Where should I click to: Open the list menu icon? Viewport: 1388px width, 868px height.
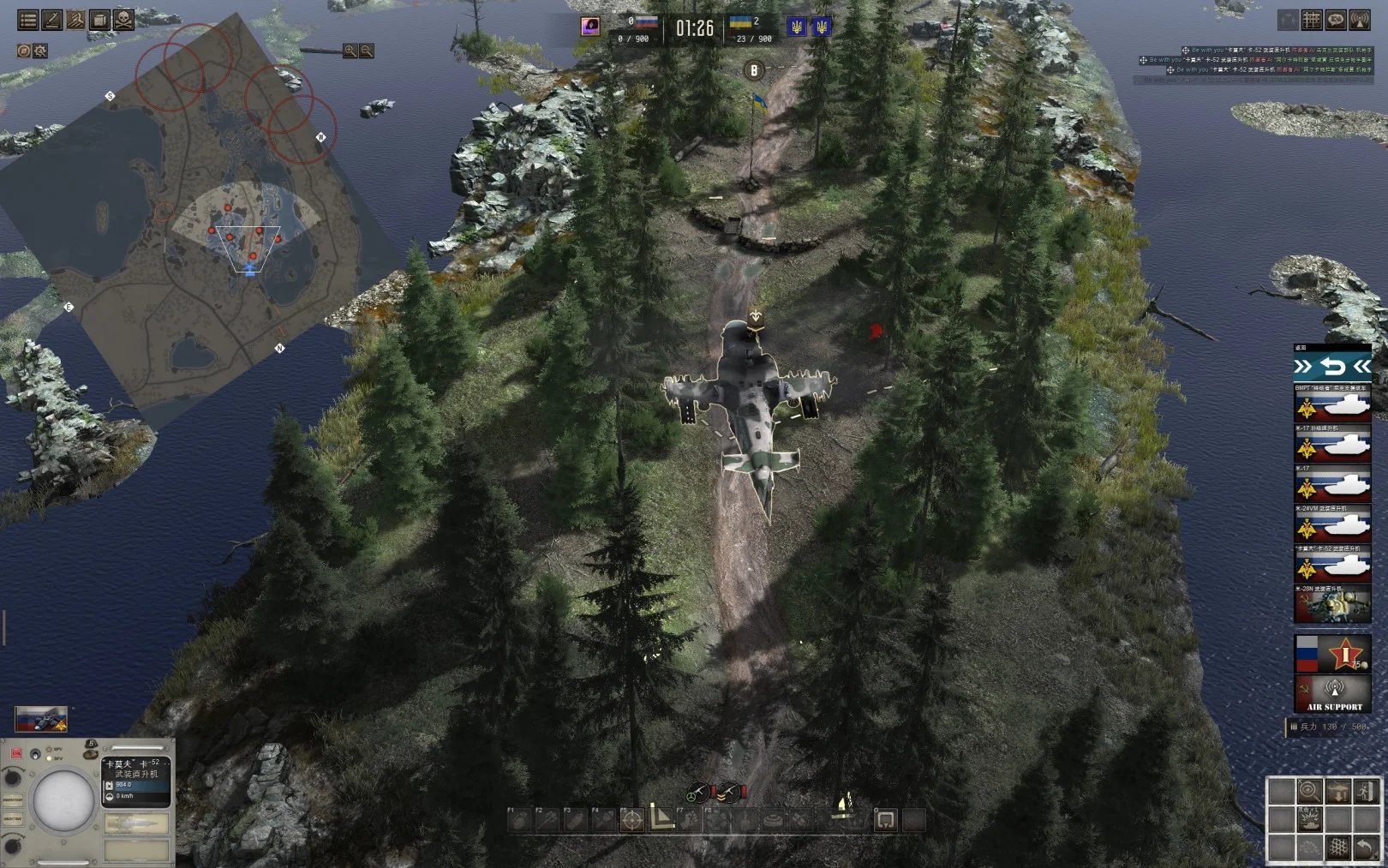(28, 20)
